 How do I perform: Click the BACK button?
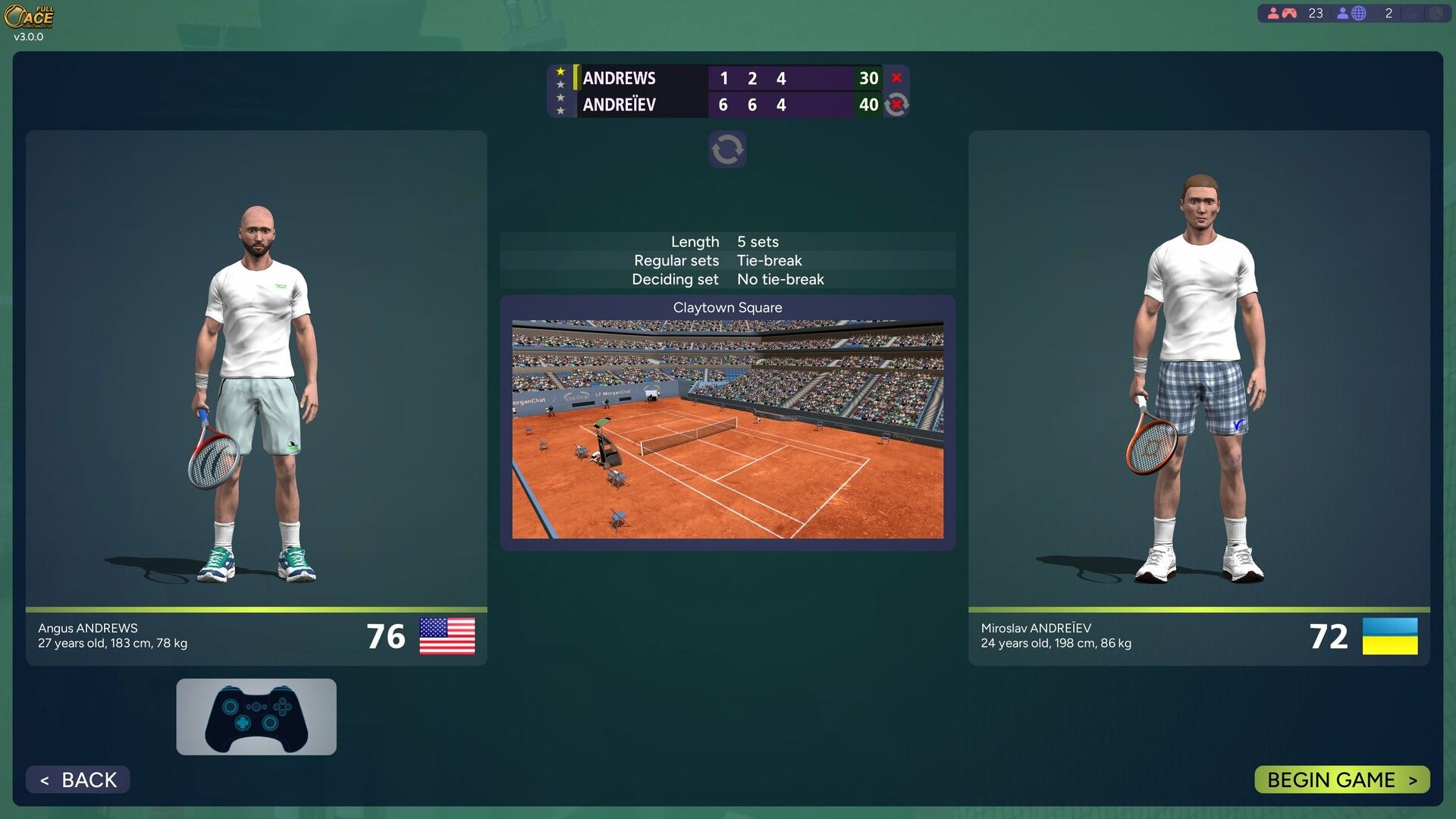pyautogui.click(x=77, y=779)
